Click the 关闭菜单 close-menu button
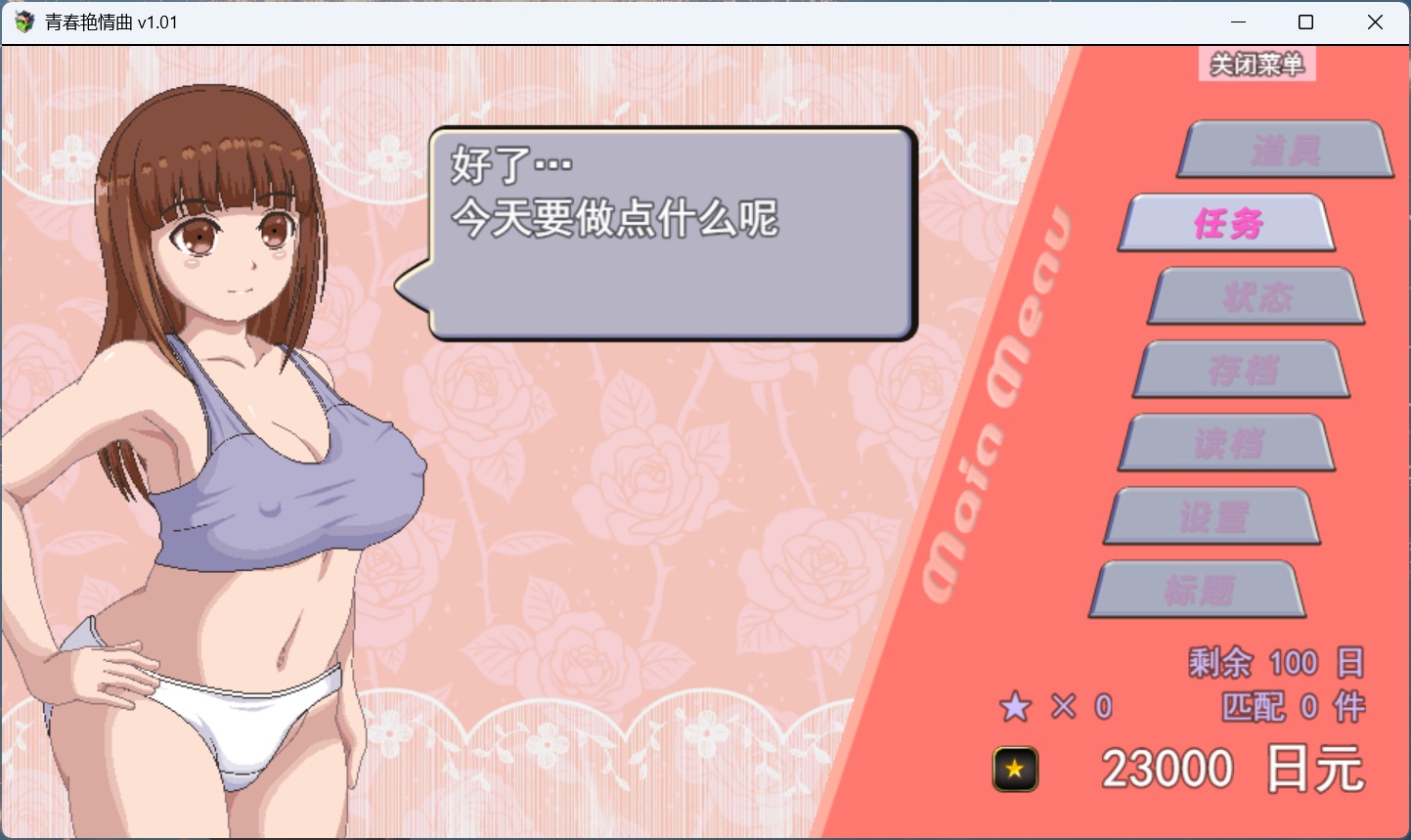This screenshot has width=1411, height=840. 1257,65
